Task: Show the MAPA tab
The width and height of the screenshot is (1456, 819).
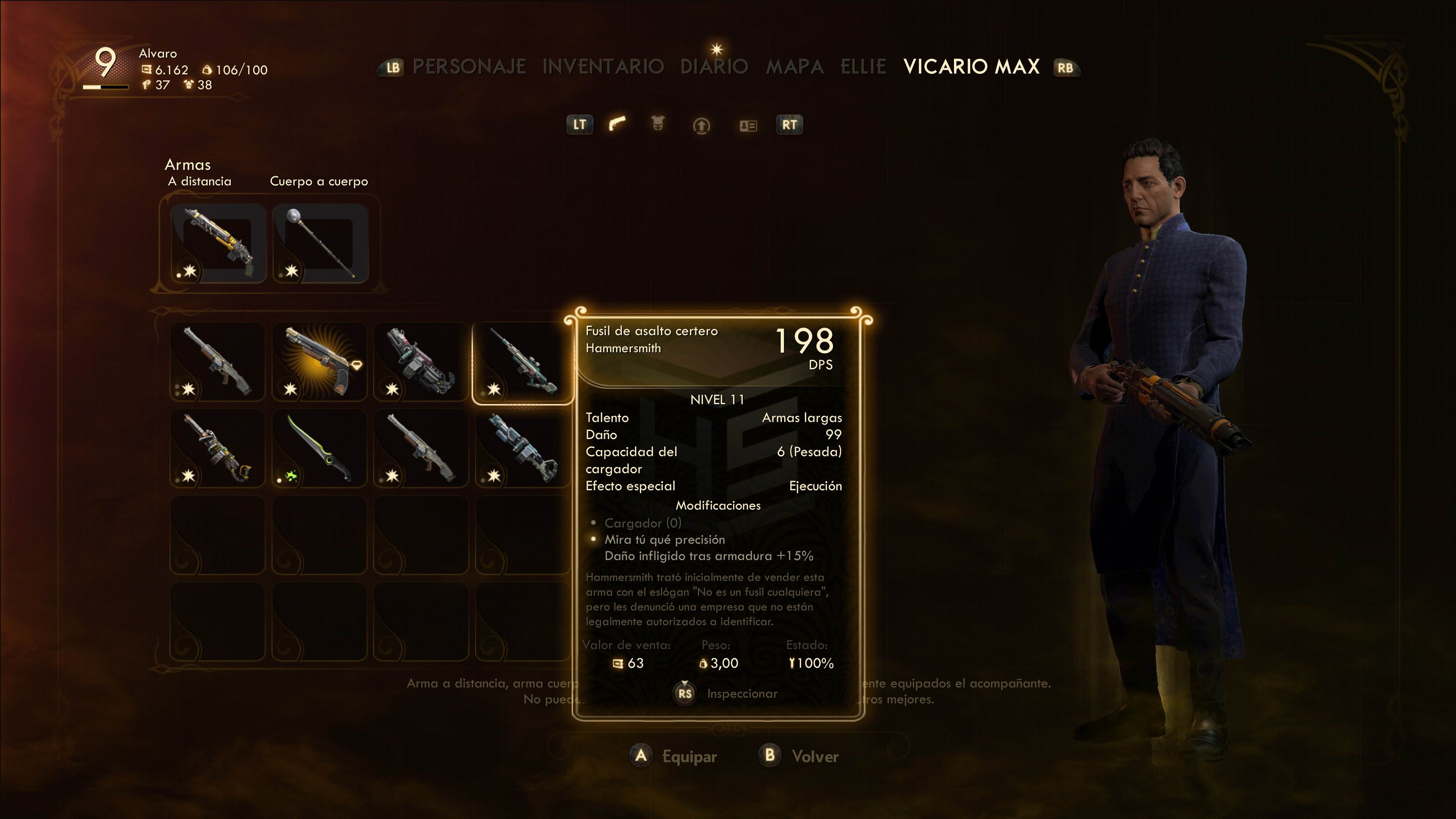Action: (794, 67)
